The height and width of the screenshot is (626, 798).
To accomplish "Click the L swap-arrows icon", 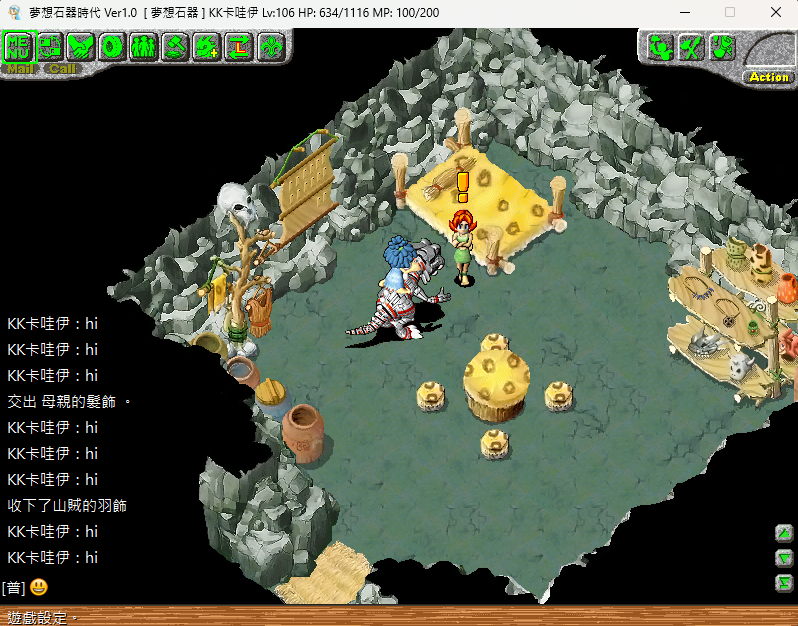I will coord(238,46).
